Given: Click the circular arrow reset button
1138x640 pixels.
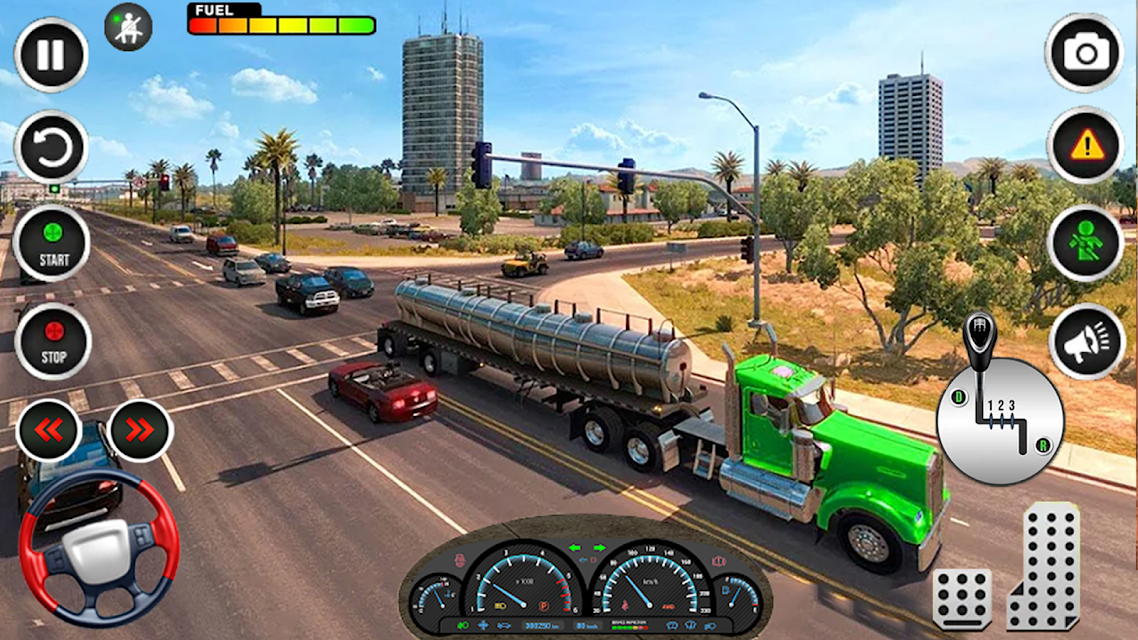Looking at the screenshot, I should [51, 147].
